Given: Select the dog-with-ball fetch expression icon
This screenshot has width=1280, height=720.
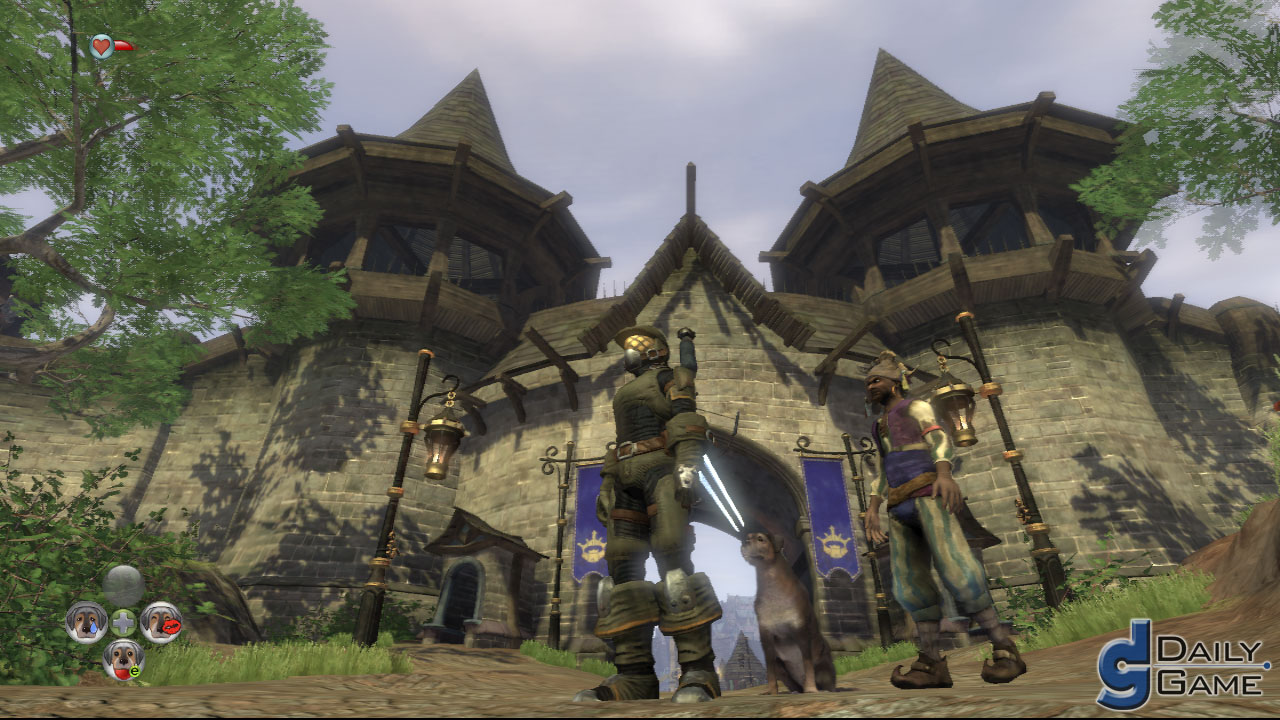Looking at the screenshot, I should [124, 660].
